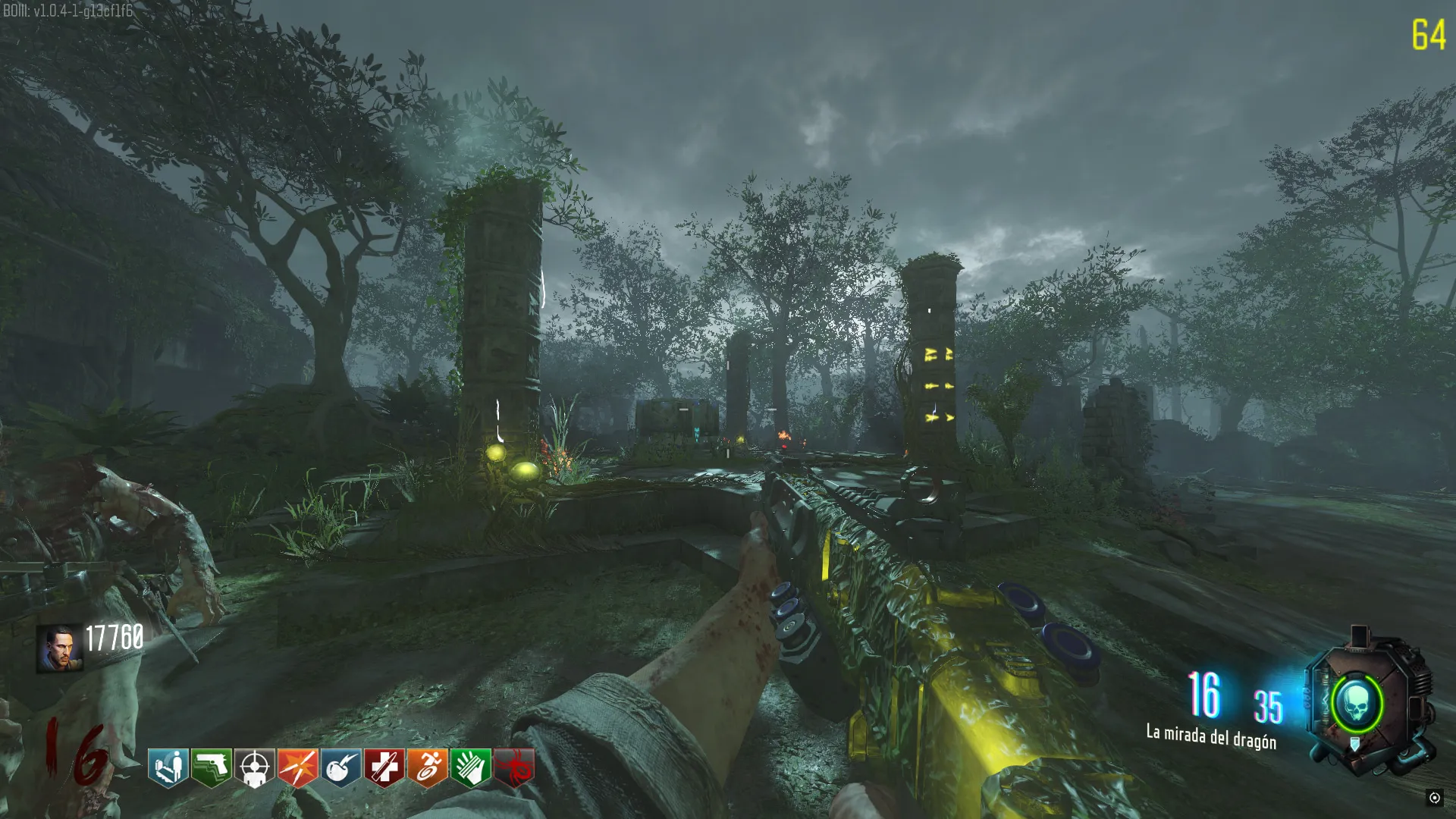
Task: Click the Deadshot Daiquiri crosshair perk
Action: 255,767
